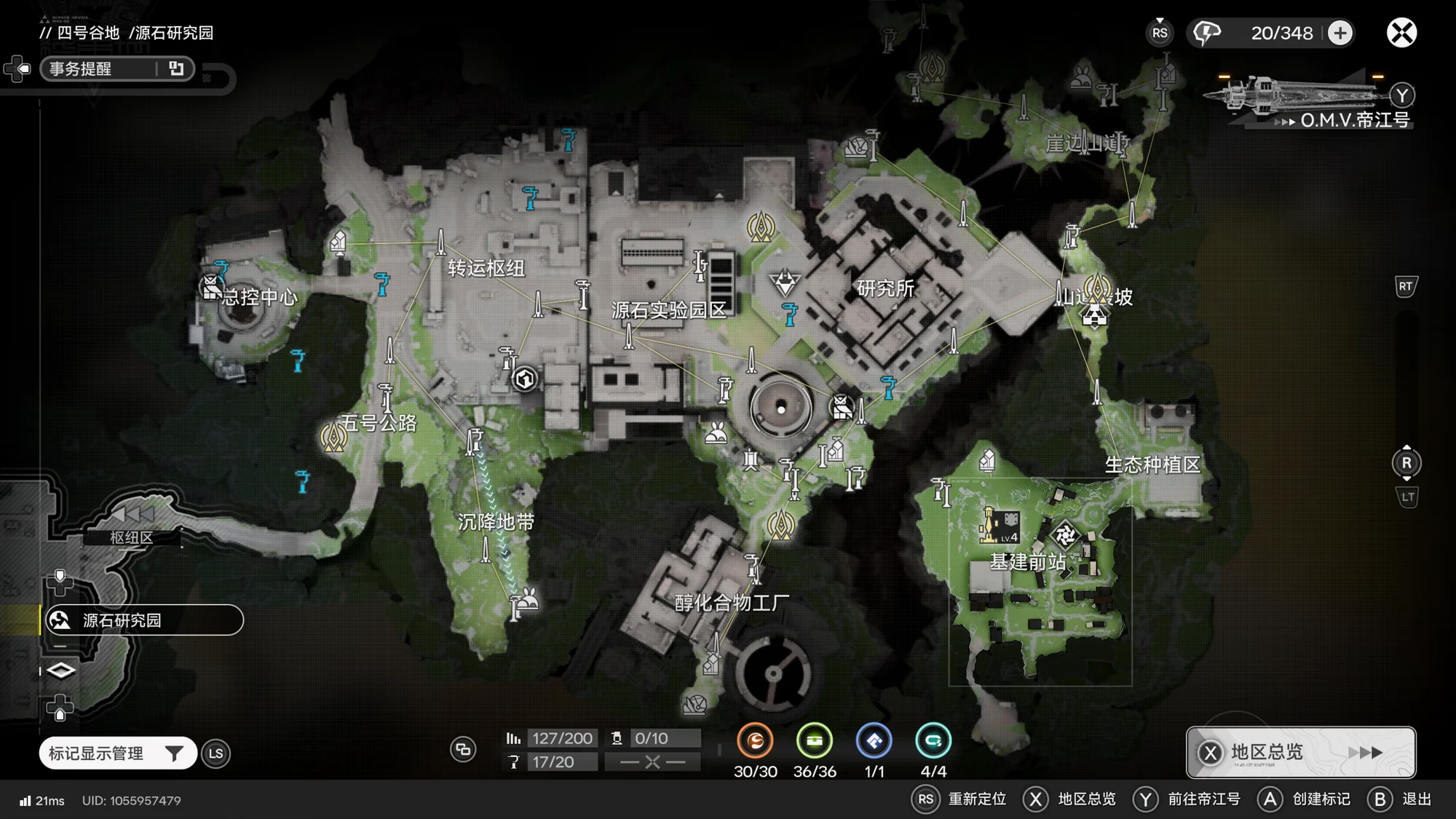Open the 地区总览 region overview
The width and height of the screenshot is (1456, 819).
(1301, 752)
